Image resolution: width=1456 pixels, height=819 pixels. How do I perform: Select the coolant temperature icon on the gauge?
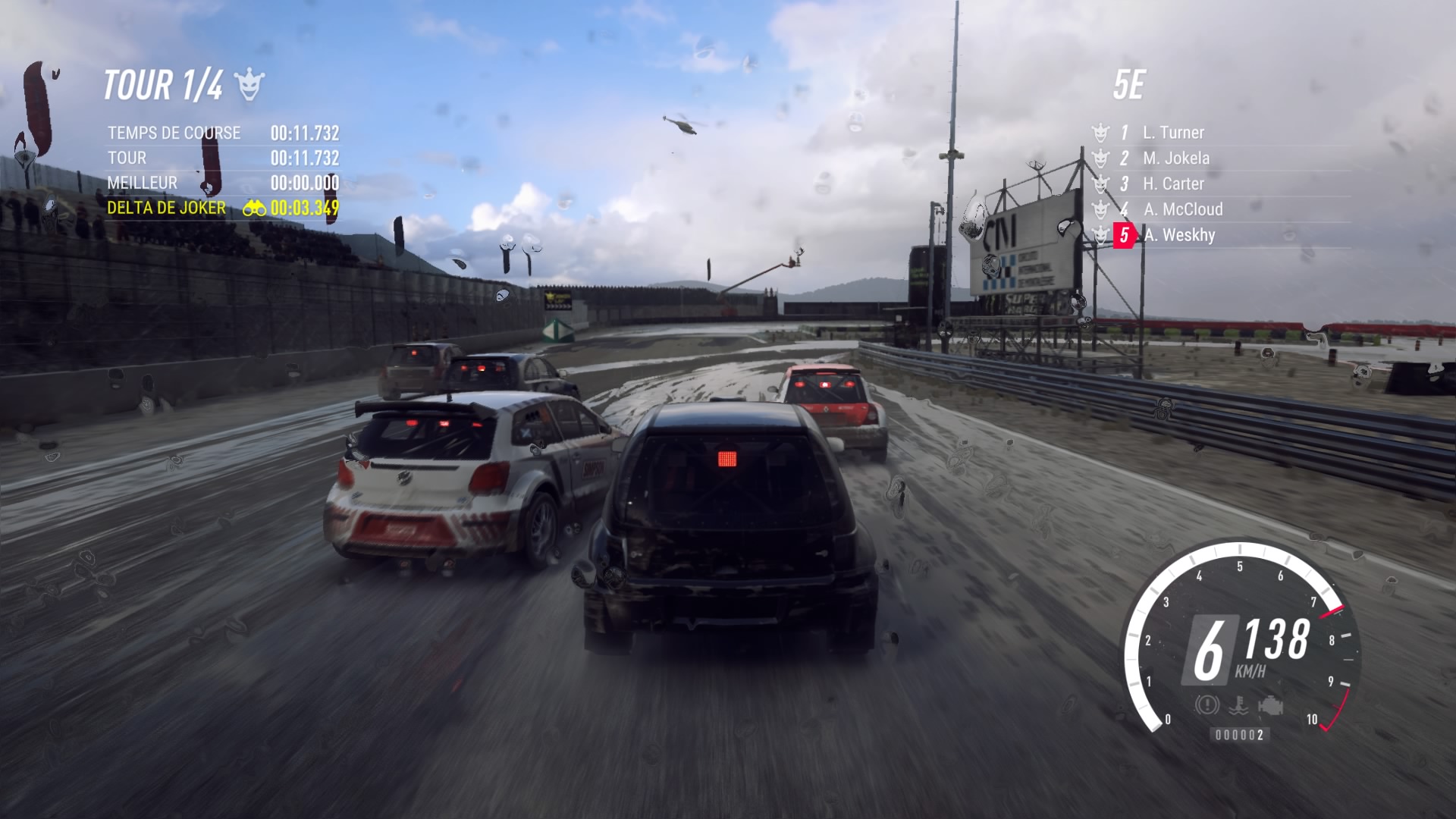coord(1239,705)
